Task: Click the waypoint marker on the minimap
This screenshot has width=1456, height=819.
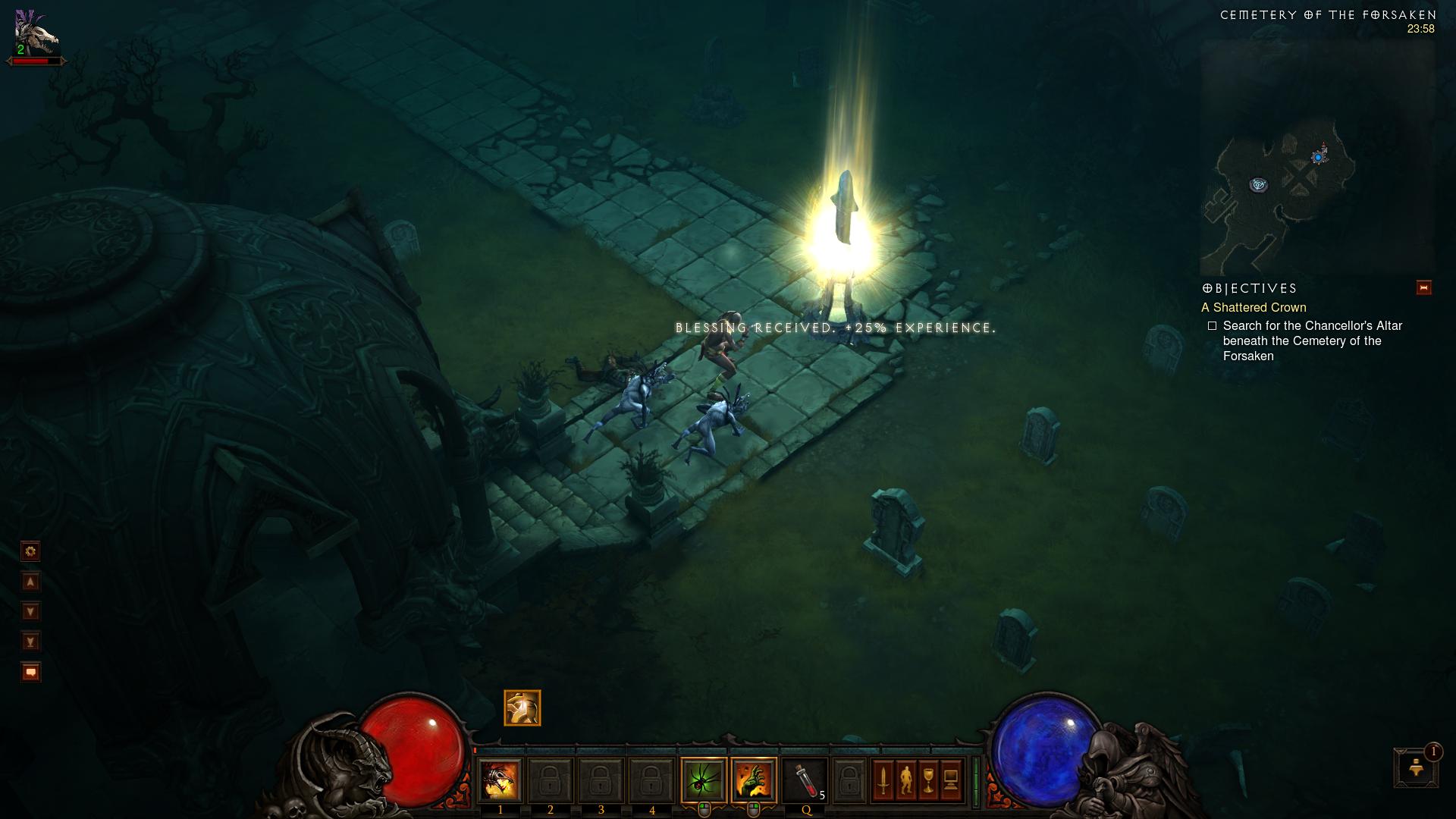Action: [x=1259, y=184]
